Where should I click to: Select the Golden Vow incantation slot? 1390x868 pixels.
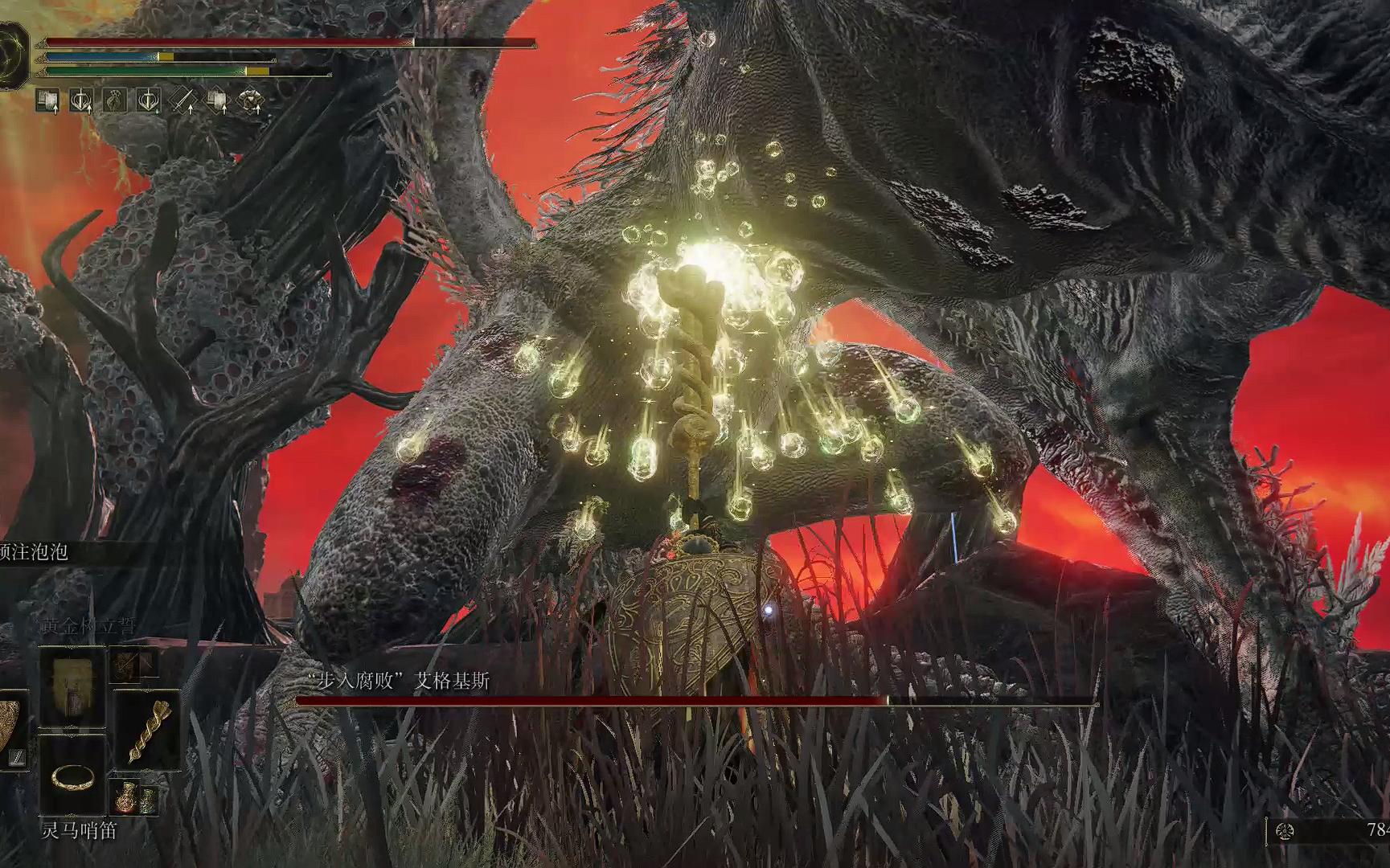coord(73,687)
